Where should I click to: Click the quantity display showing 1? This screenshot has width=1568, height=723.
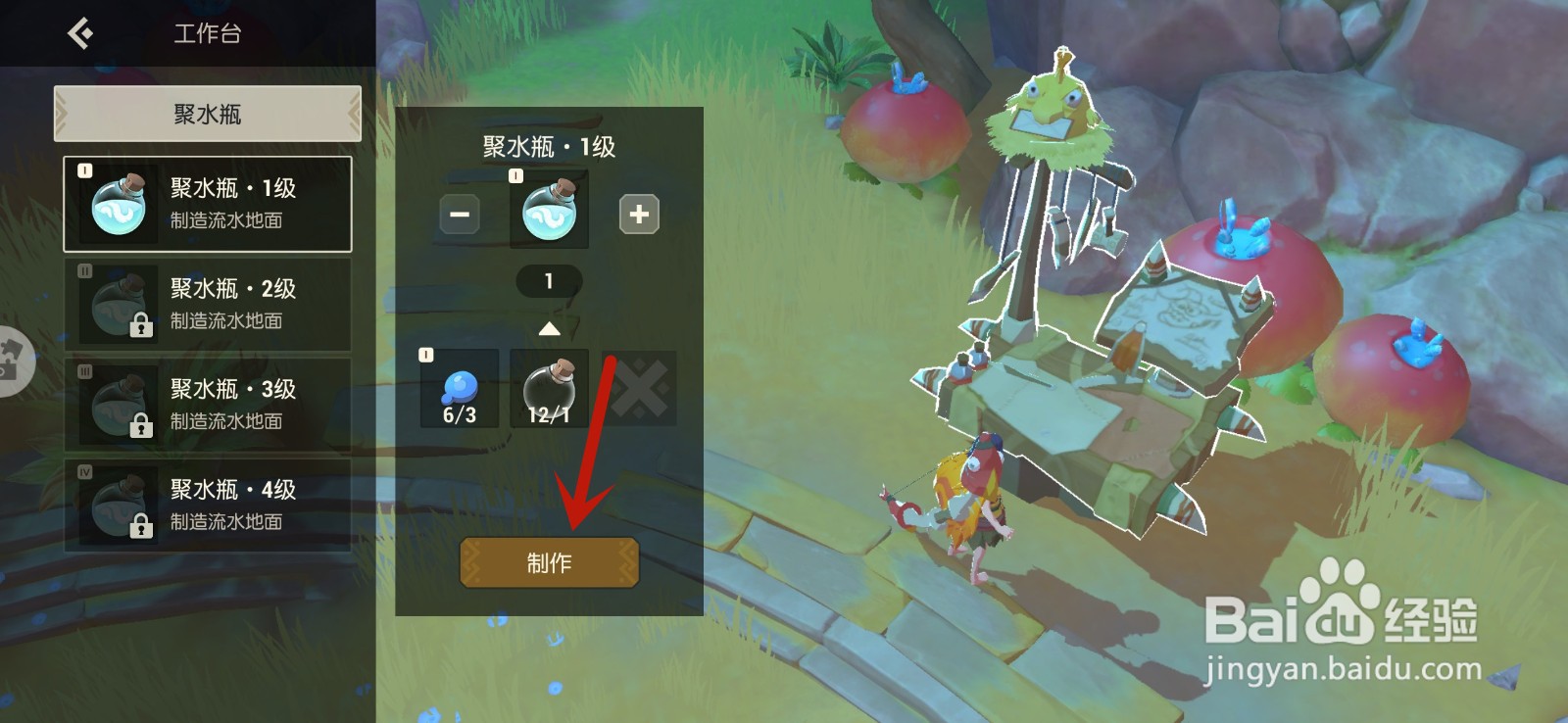(548, 281)
